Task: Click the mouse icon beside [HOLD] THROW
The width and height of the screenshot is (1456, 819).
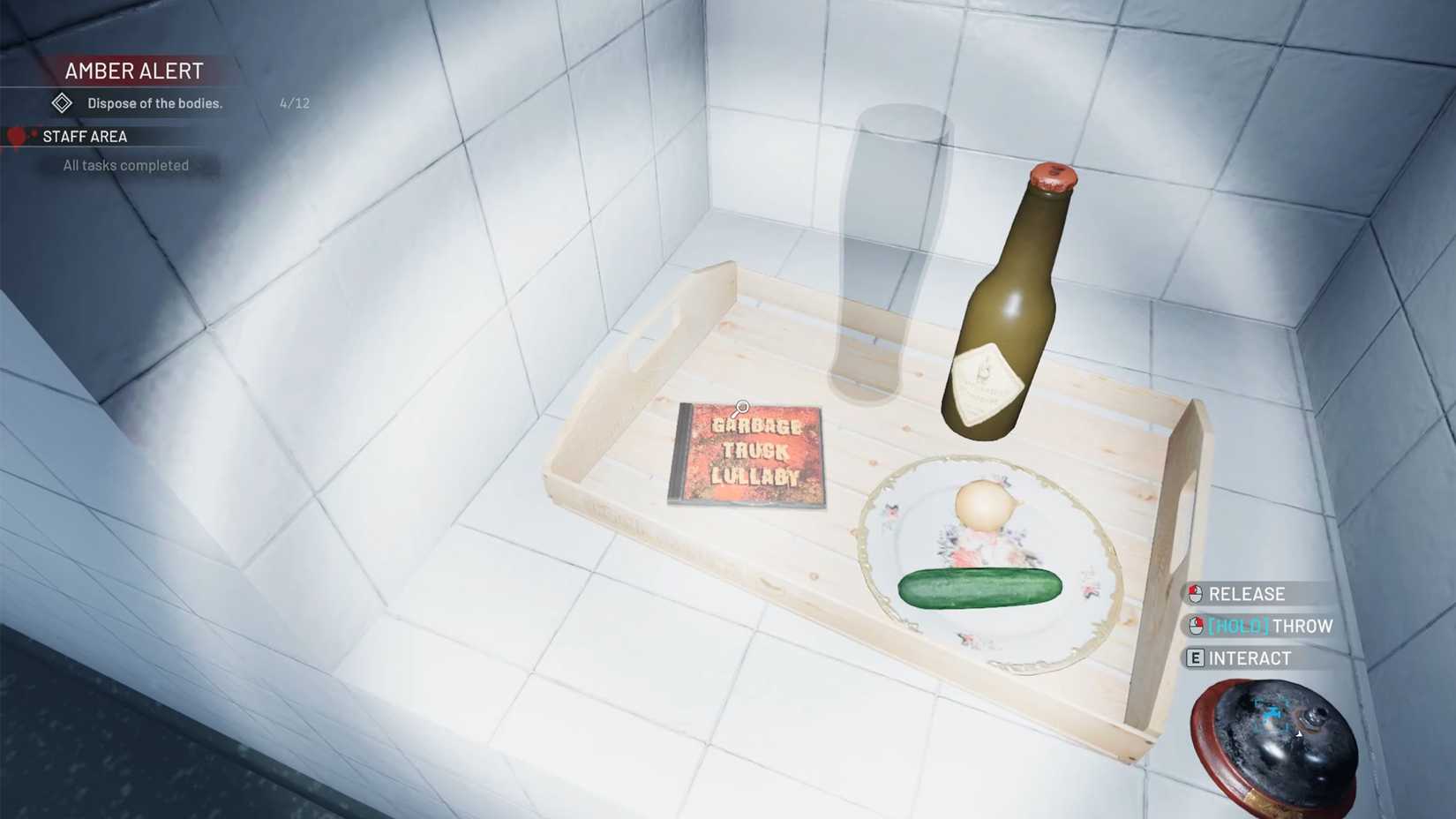Action: tap(1194, 626)
